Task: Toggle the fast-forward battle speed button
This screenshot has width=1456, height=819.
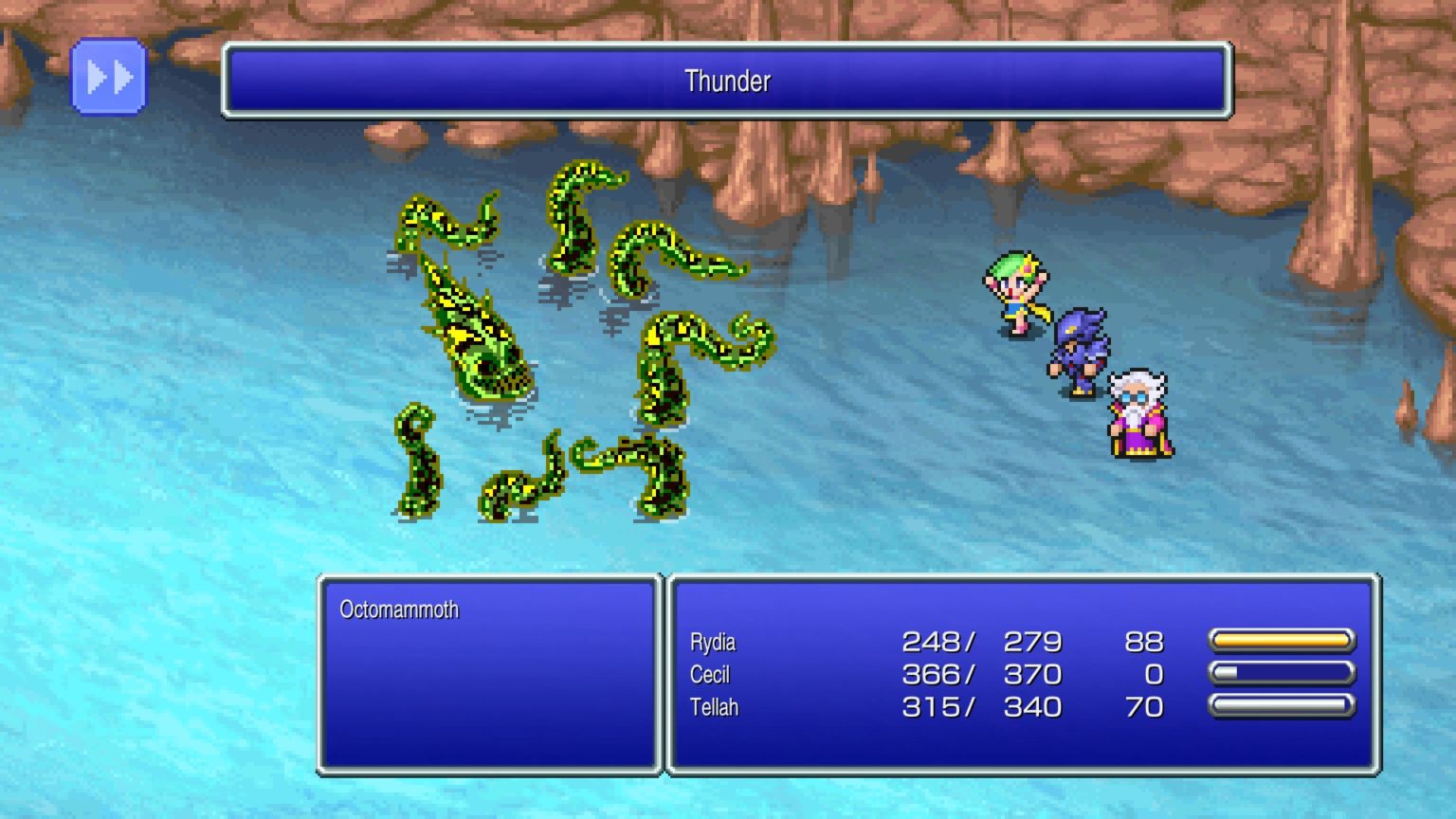Action: (109, 77)
